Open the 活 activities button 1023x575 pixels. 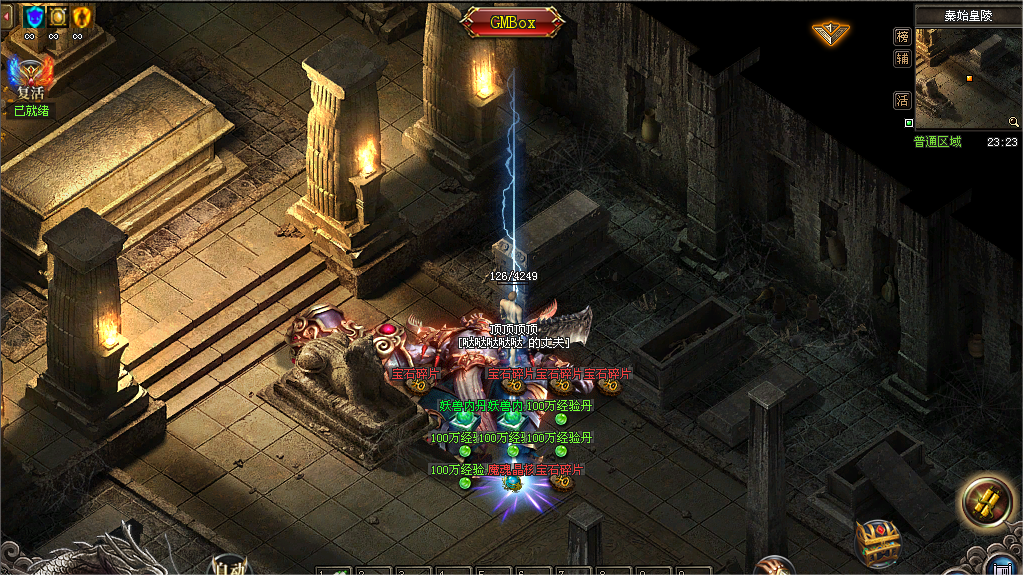tap(902, 100)
